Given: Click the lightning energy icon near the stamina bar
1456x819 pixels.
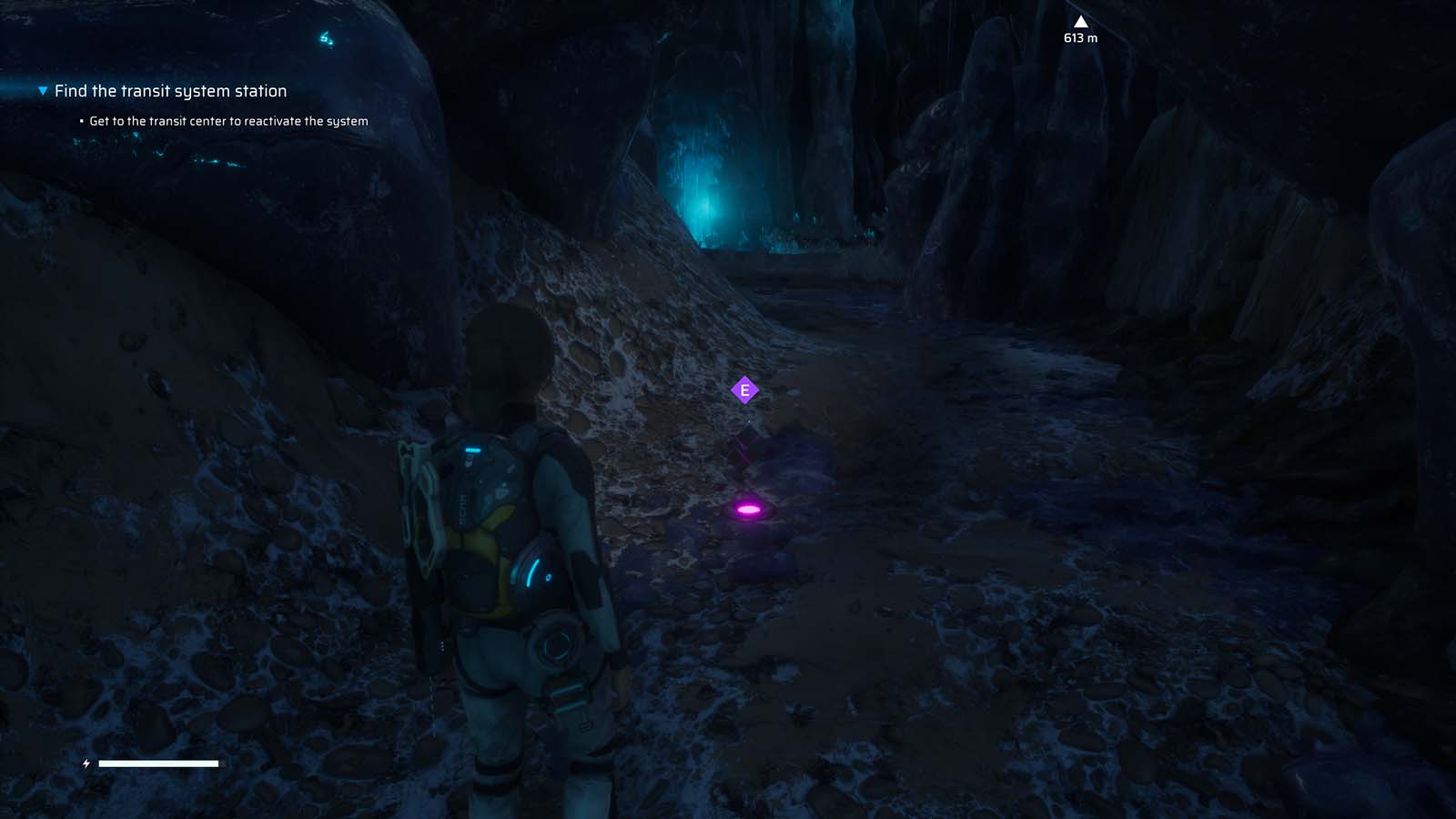Looking at the screenshot, I should click(x=86, y=764).
